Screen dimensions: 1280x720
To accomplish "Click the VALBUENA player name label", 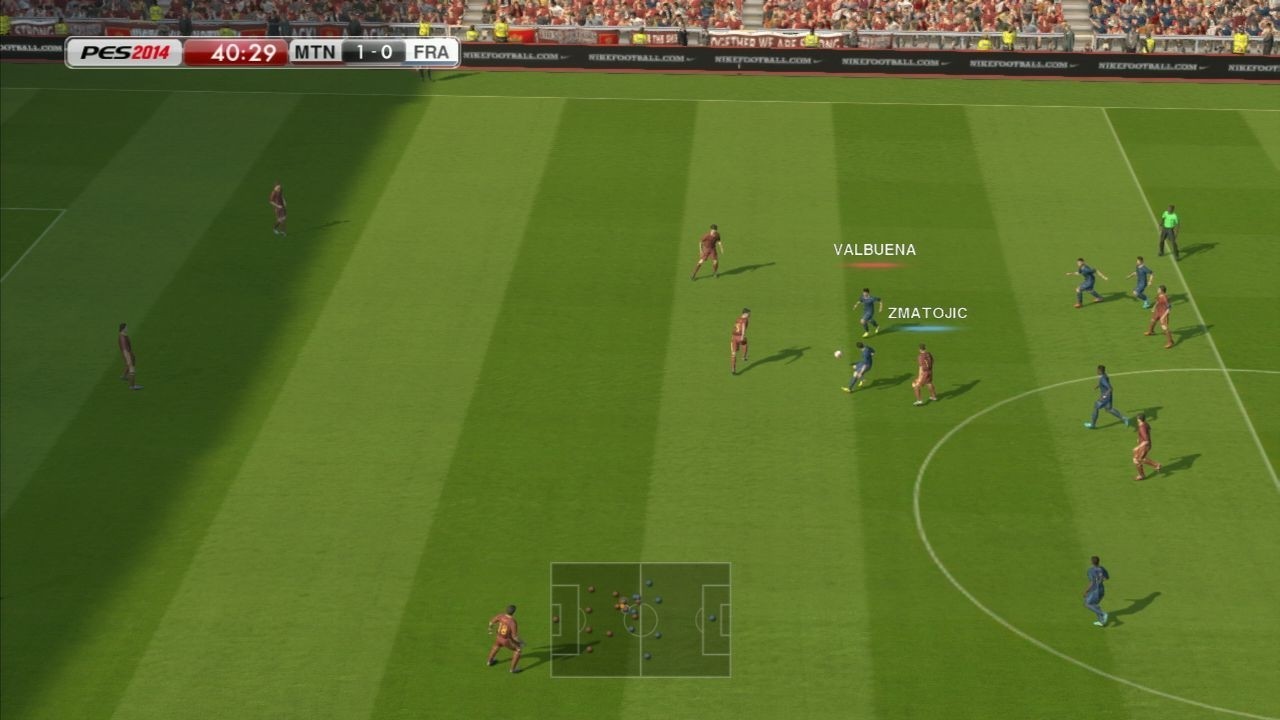I will pyautogui.click(x=874, y=249).
